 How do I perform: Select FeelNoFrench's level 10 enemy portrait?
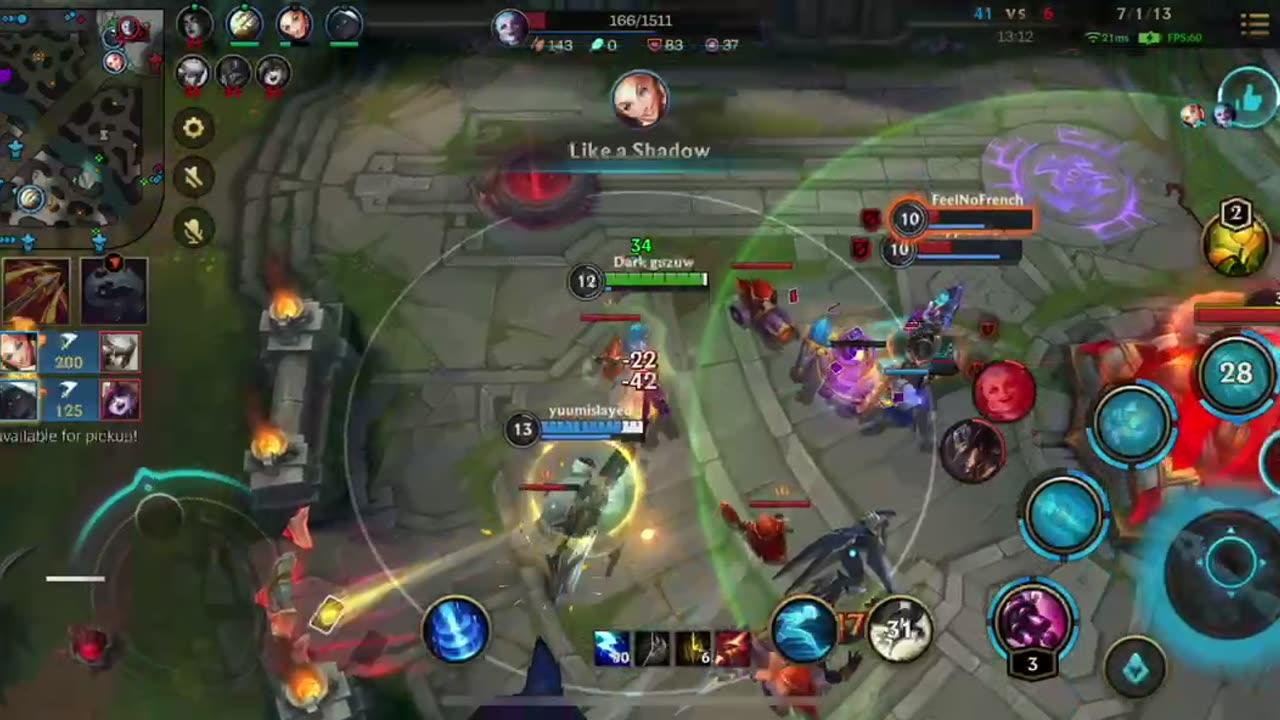[x=910, y=218]
